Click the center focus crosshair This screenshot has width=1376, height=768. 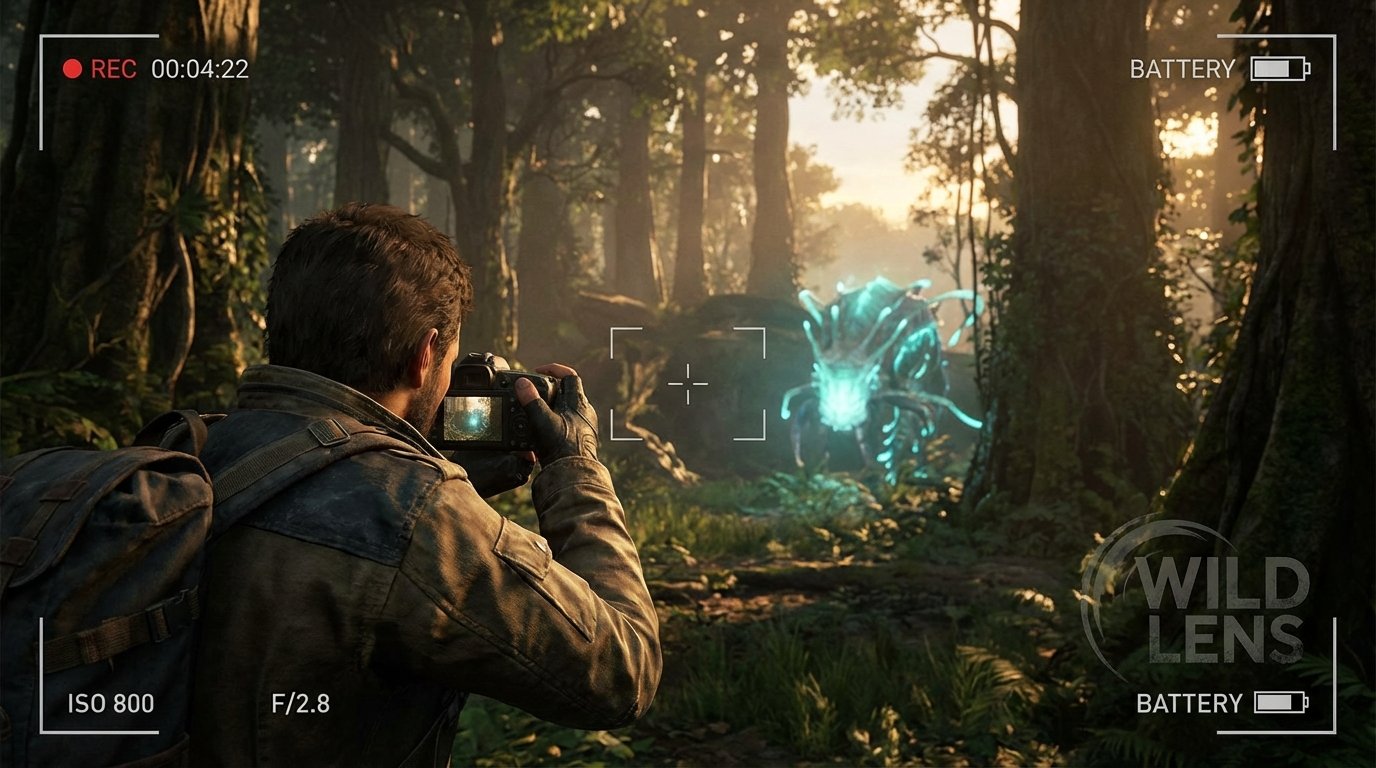pyautogui.click(x=688, y=382)
